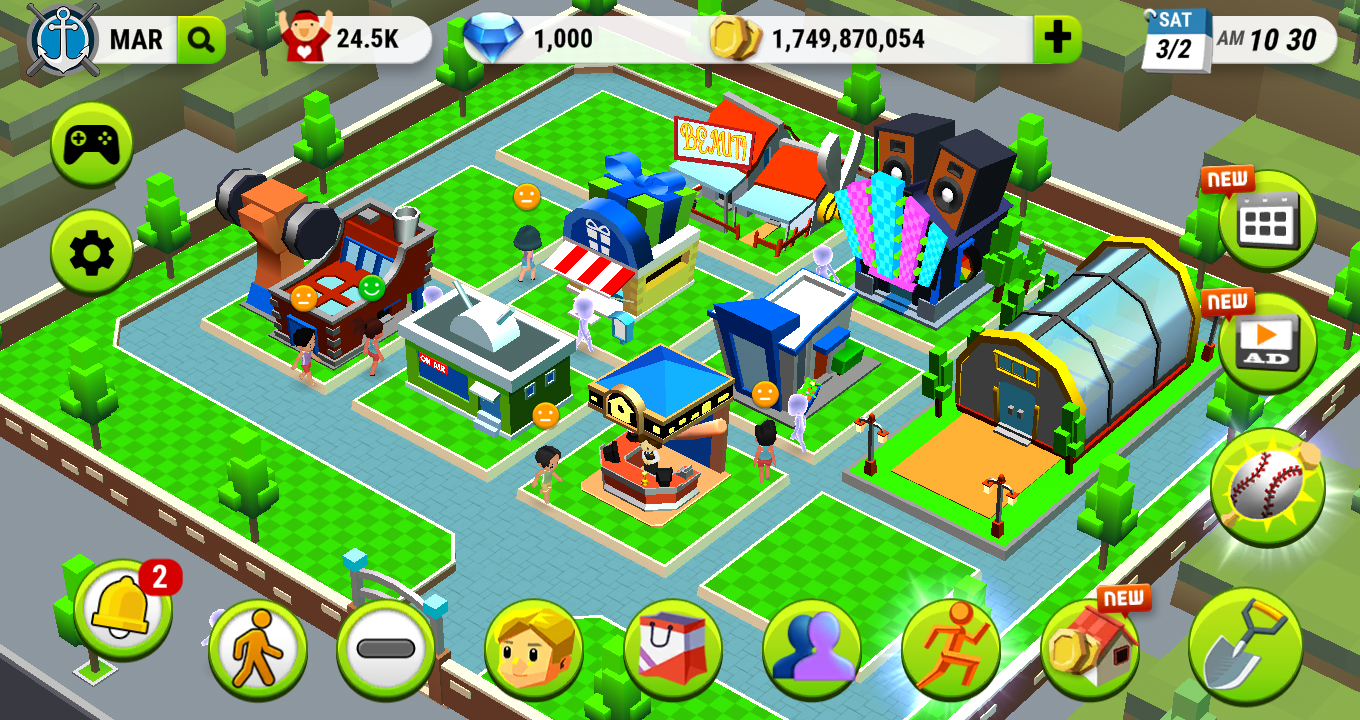Open the shovel build tool
The width and height of the screenshot is (1360, 720).
tap(1245, 646)
